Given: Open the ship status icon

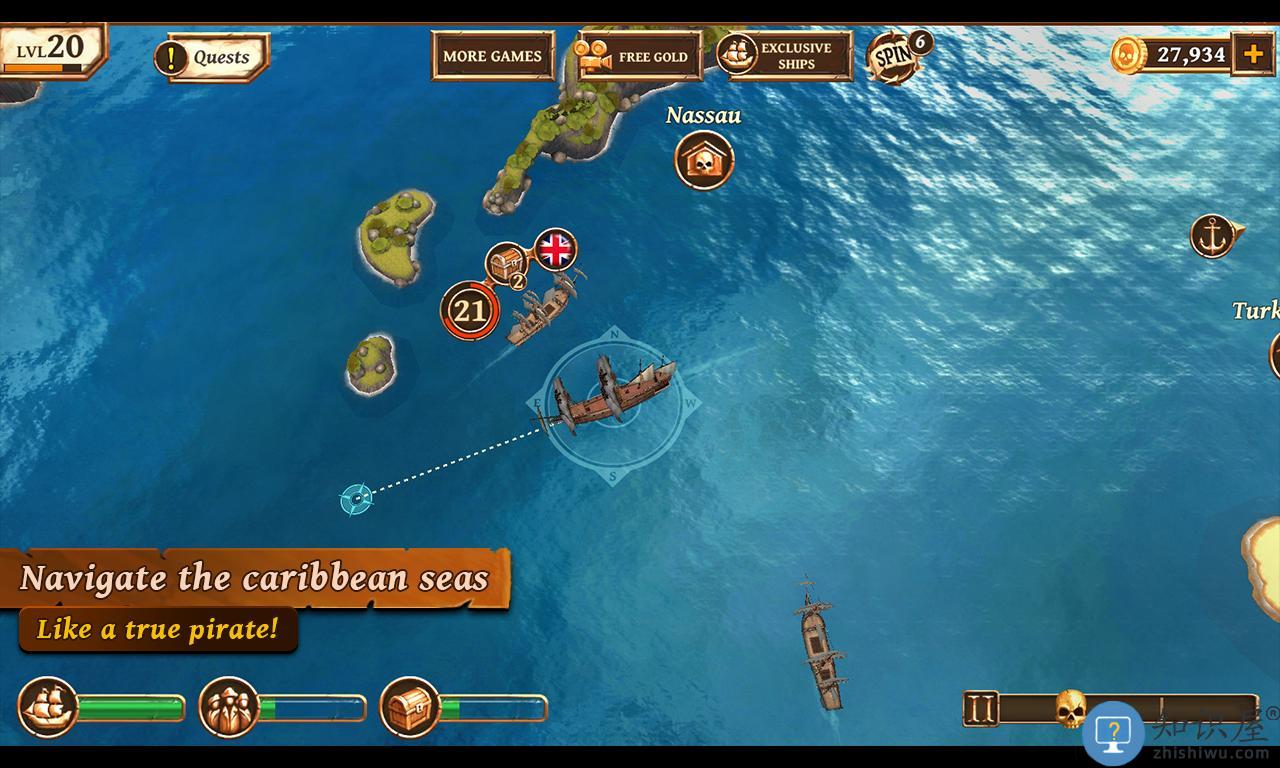Looking at the screenshot, I should (48, 707).
